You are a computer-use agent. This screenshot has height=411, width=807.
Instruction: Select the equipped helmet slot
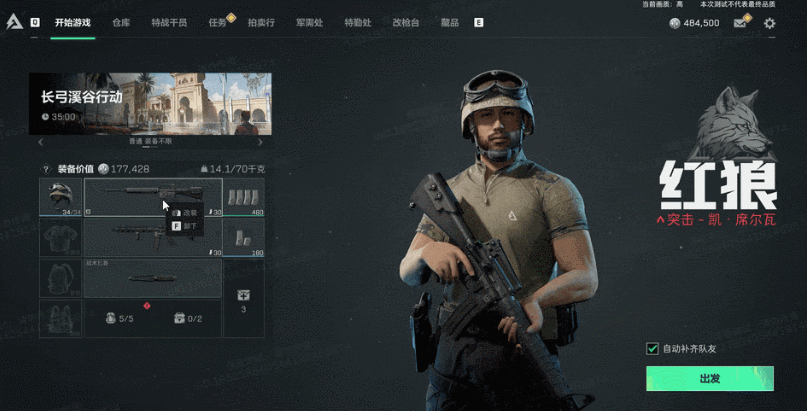point(61,197)
